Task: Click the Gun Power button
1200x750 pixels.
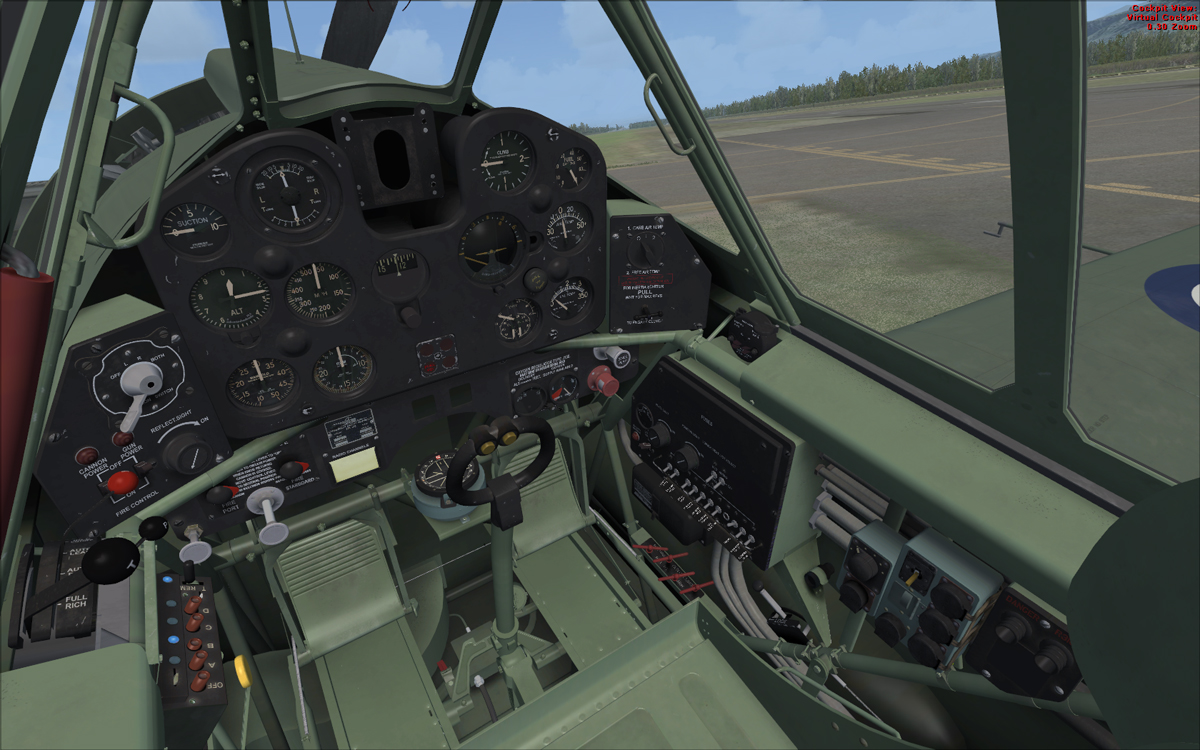Action: [123, 439]
